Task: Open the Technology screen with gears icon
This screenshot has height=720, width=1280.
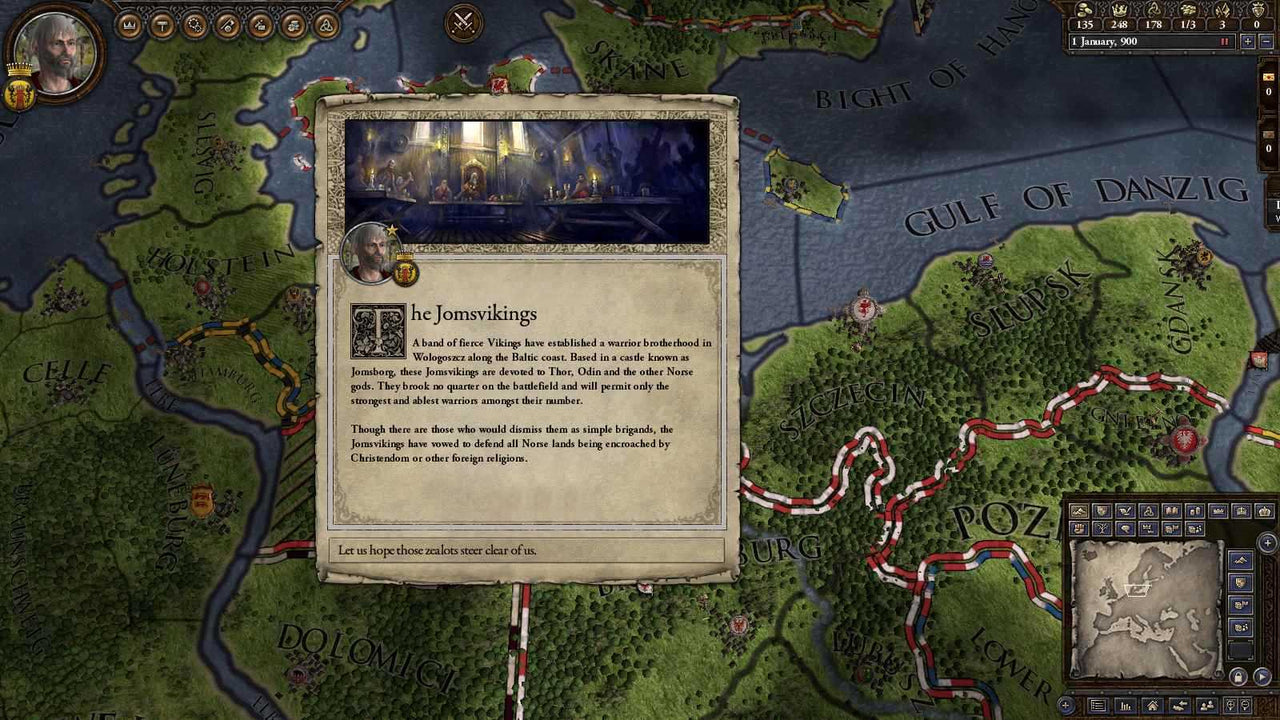Action: pos(193,25)
